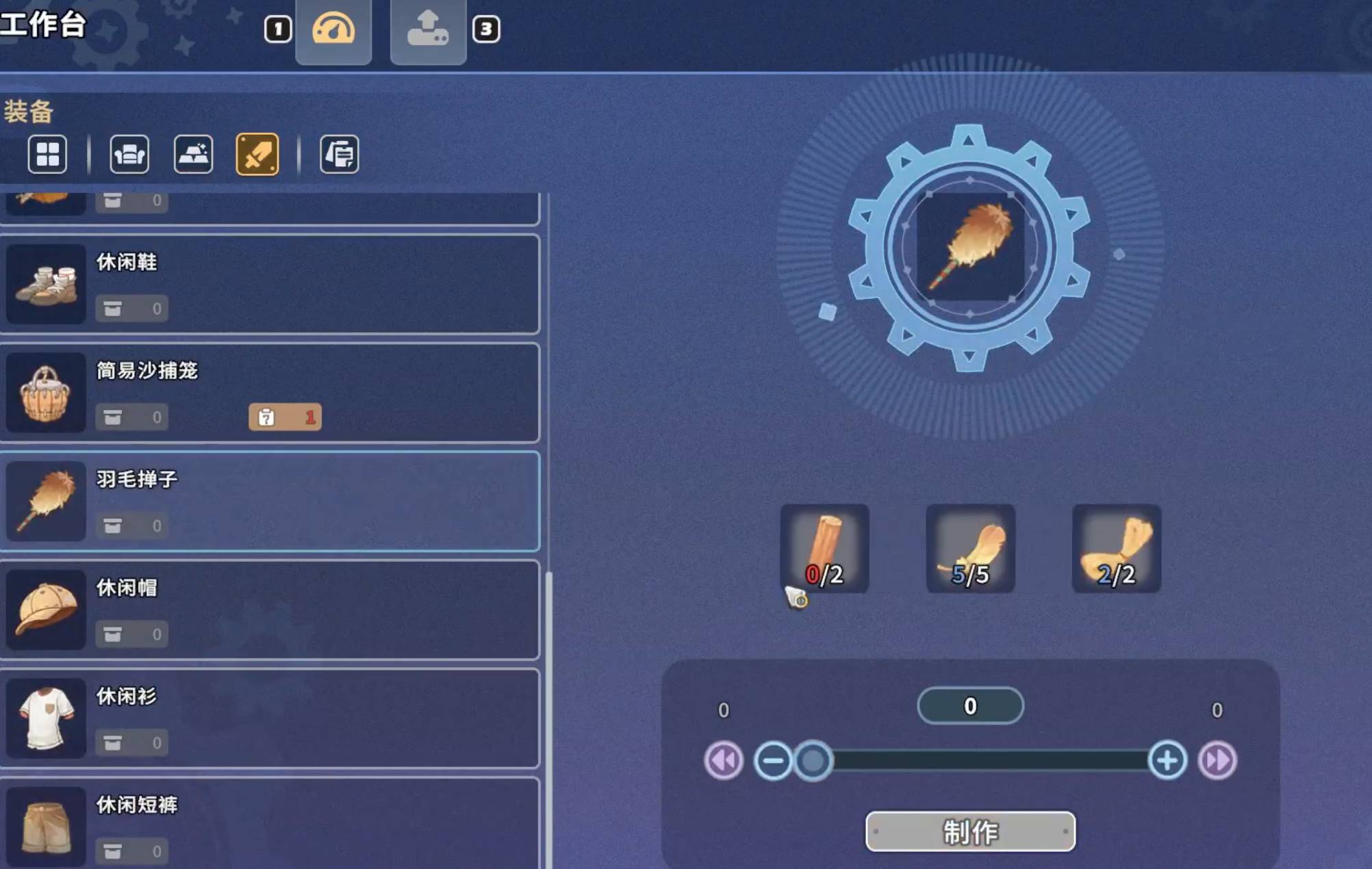The image size is (1372, 869).
Task: Open the upload tray tab
Action: point(428,30)
